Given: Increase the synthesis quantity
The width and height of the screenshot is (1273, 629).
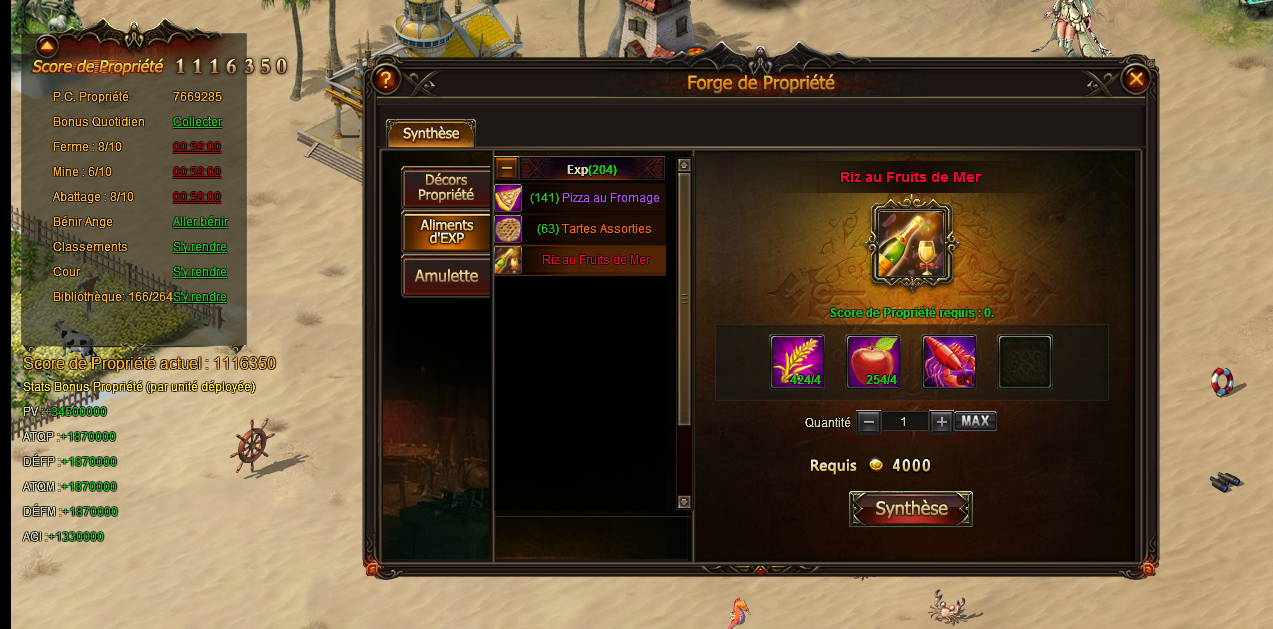Looking at the screenshot, I should [941, 422].
